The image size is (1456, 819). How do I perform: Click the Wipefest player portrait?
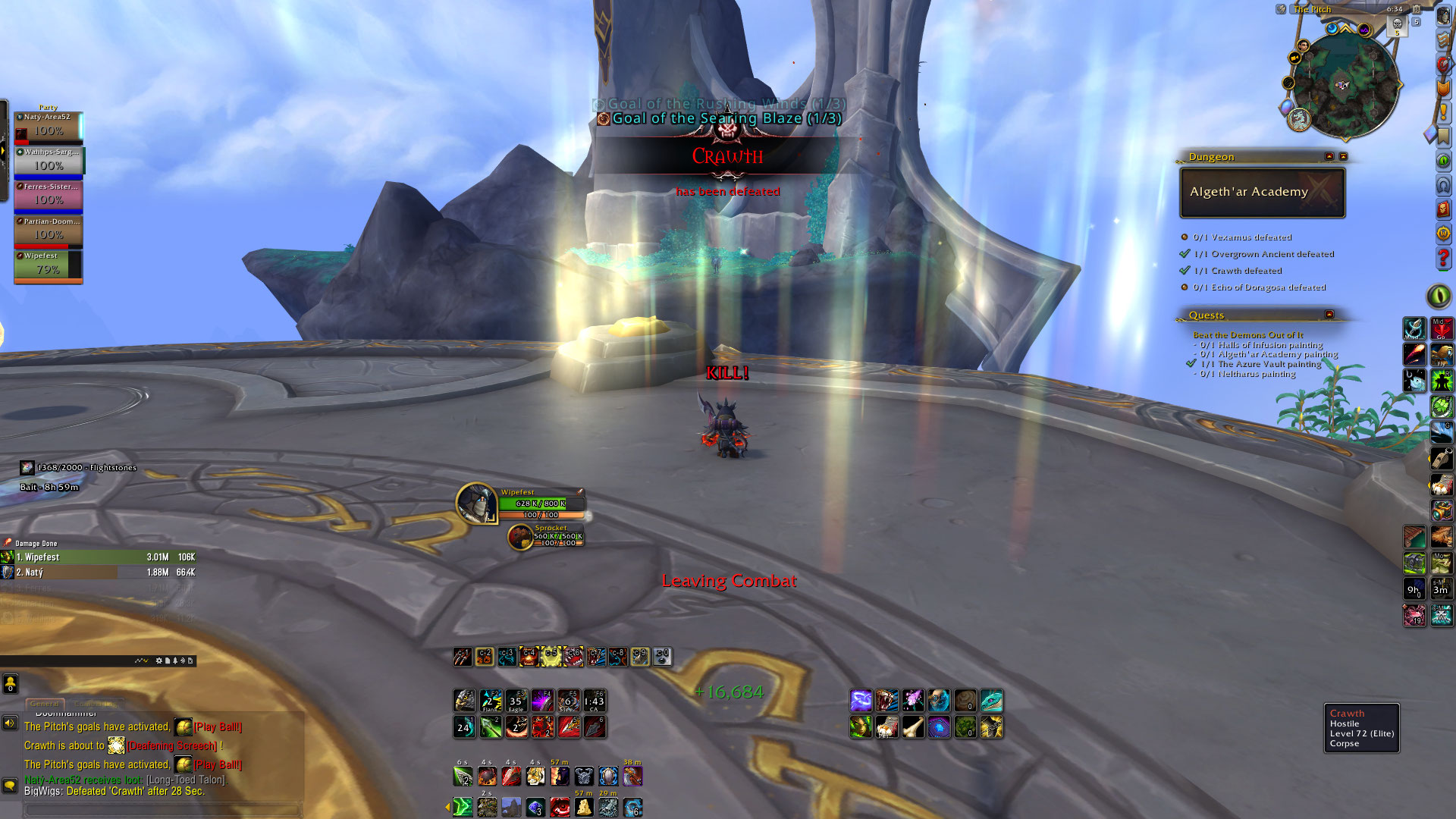coord(476,502)
